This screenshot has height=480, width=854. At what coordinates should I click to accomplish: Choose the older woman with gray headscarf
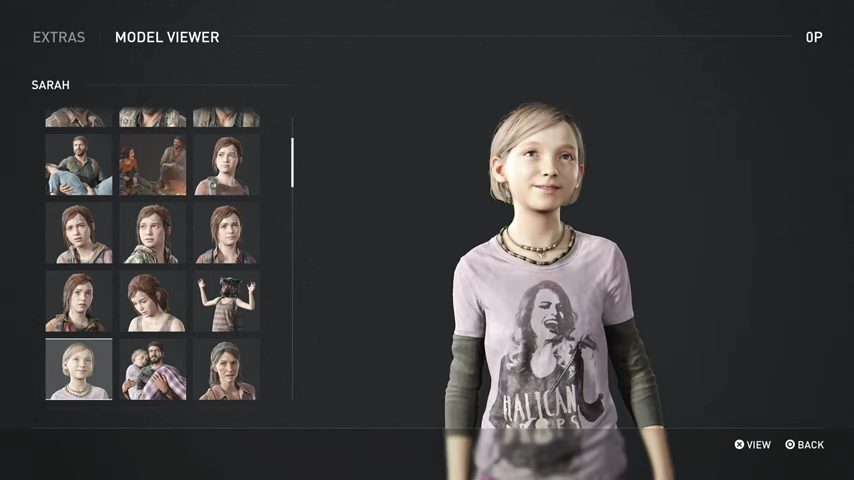click(226, 369)
